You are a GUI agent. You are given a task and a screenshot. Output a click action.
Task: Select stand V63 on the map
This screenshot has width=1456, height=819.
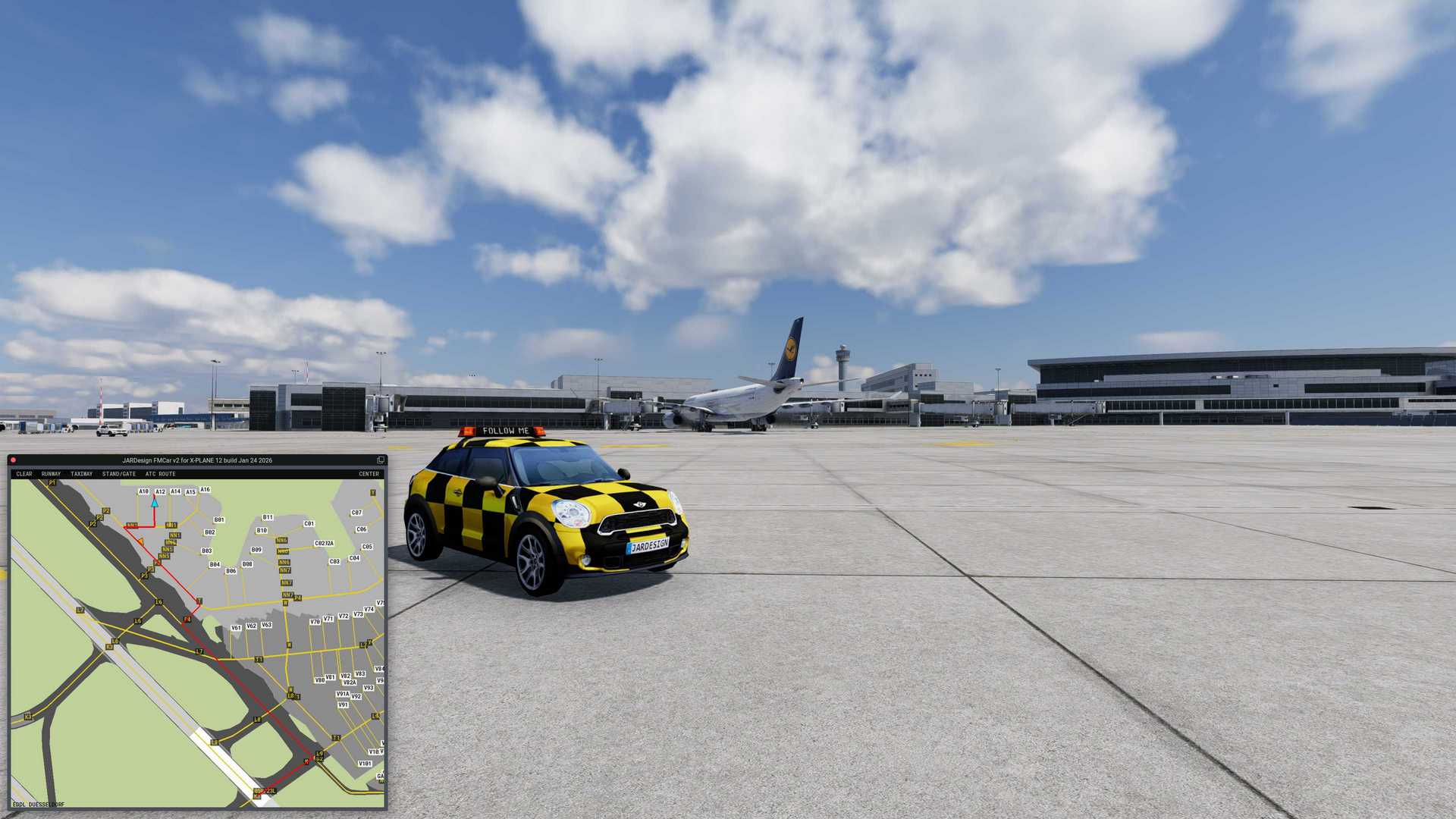[266, 625]
